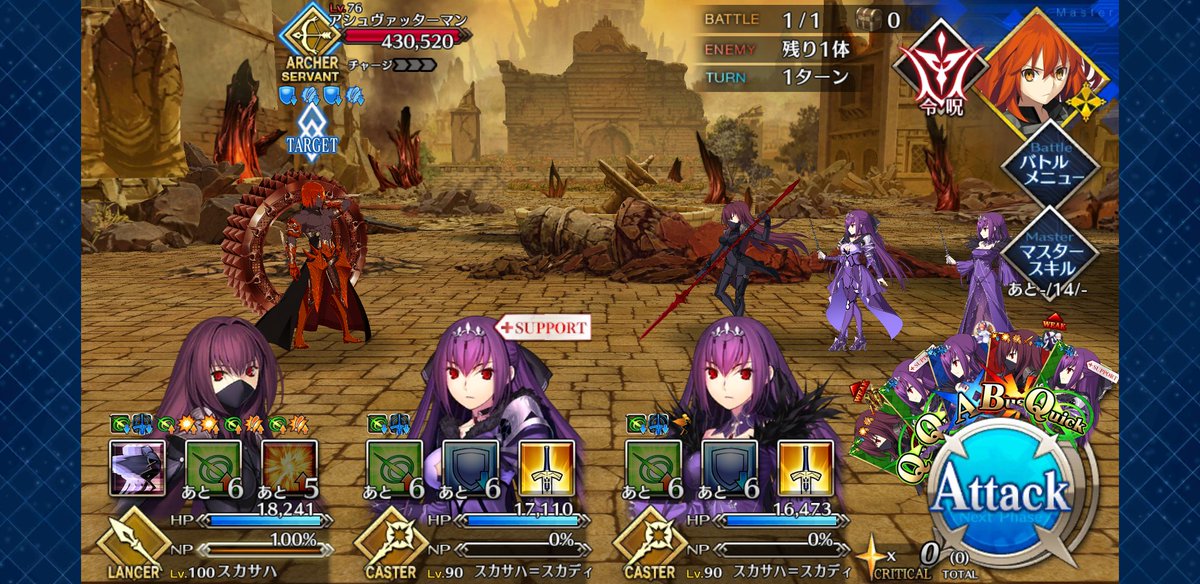Select the support Skadi's shield skill
The height and width of the screenshot is (584, 1200).
470,469
